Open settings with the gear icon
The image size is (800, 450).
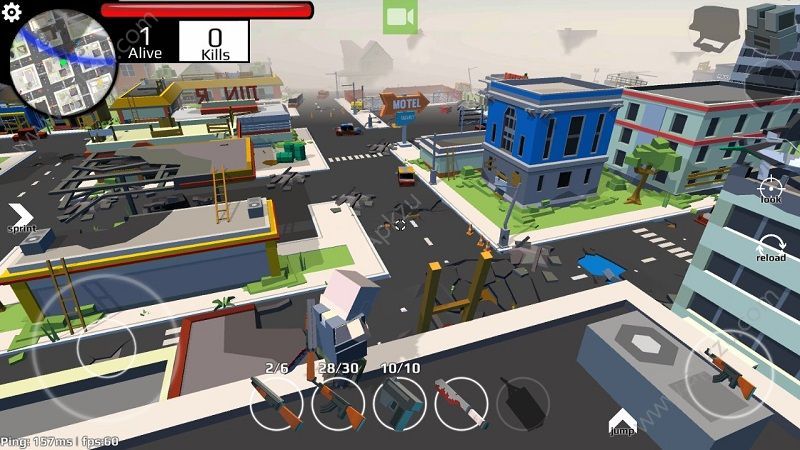tap(12, 12)
